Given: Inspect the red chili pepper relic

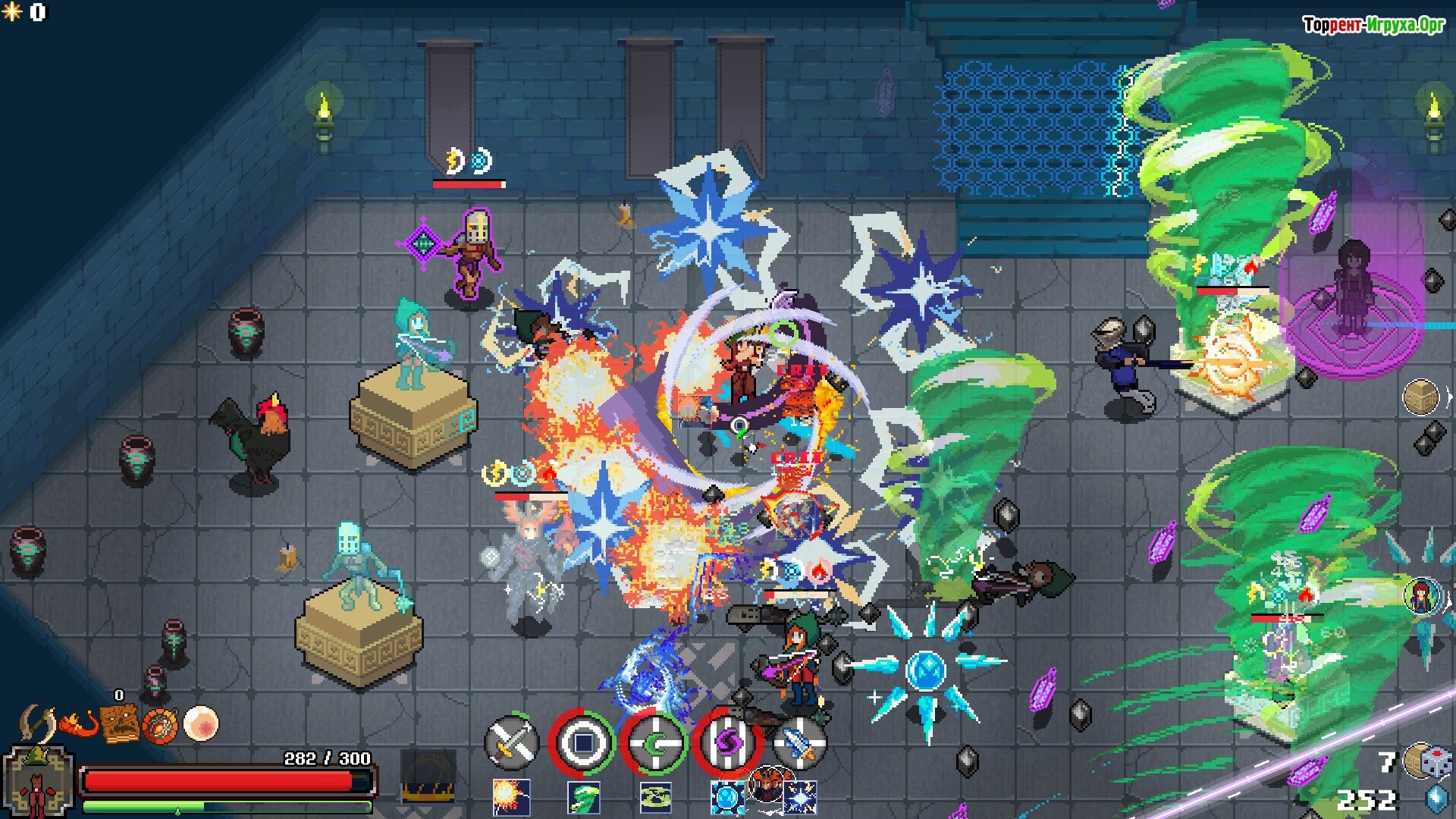Looking at the screenshot, I should [x=79, y=725].
